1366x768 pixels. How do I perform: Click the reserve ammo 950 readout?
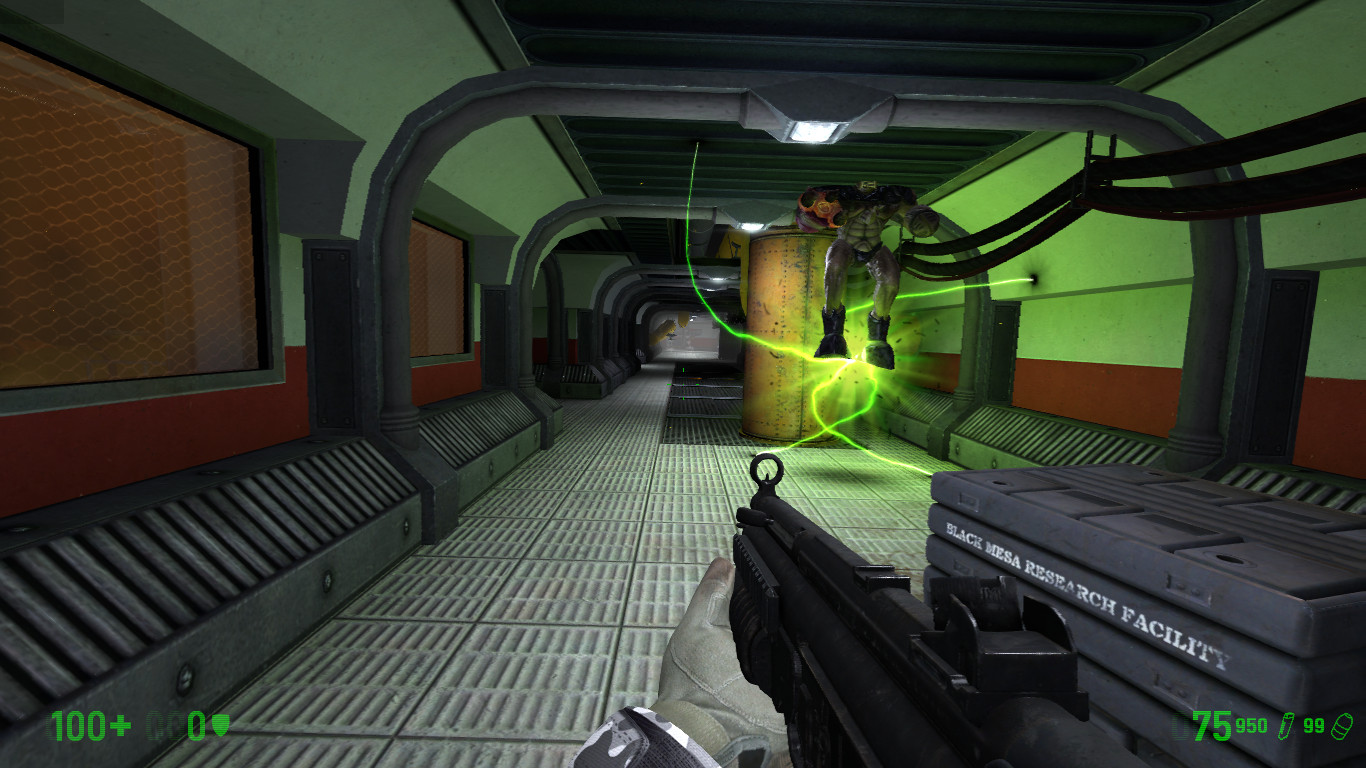pyautogui.click(x=1253, y=725)
